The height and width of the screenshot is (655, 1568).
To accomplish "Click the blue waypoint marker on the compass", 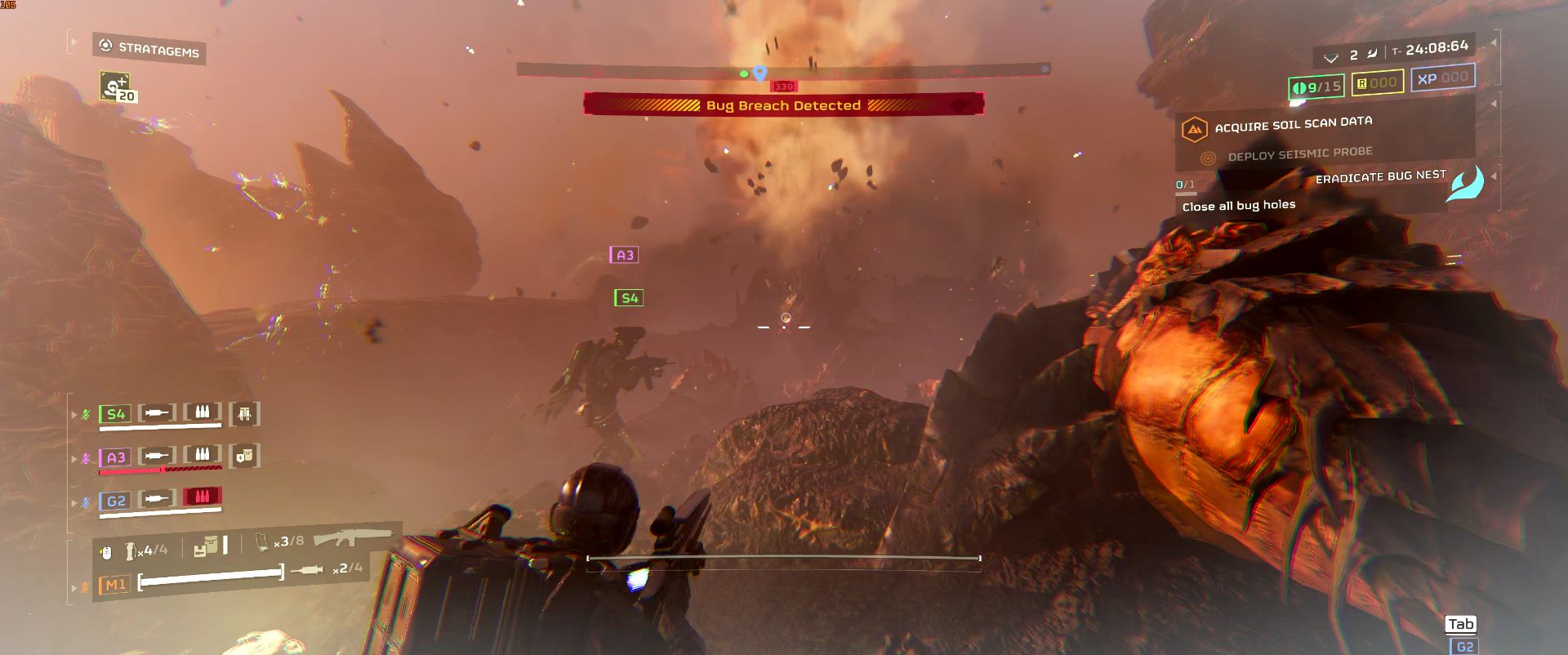I will pyautogui.click(x=760, y=74).
